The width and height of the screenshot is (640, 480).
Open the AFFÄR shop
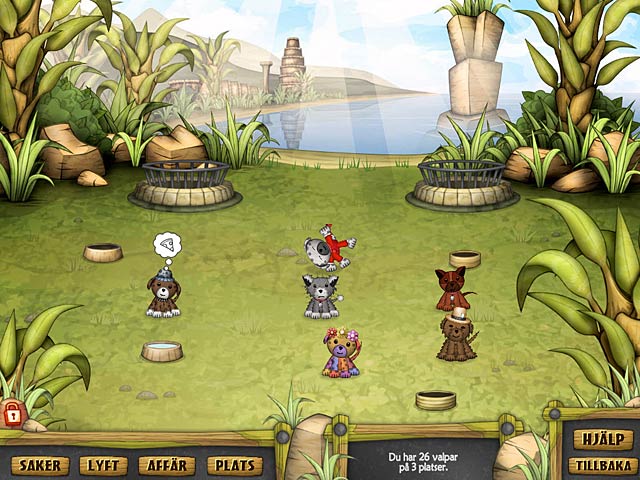pyautogui.click(x=168, y=465)
